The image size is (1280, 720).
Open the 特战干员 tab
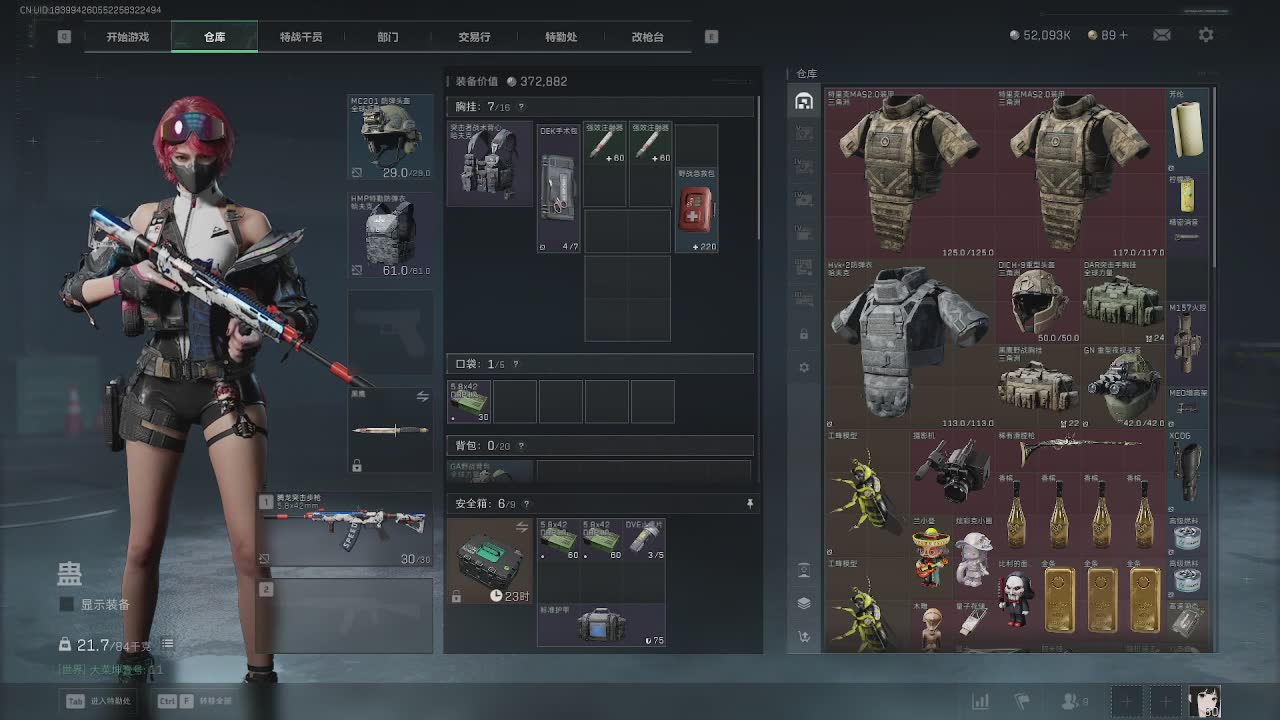301,37
